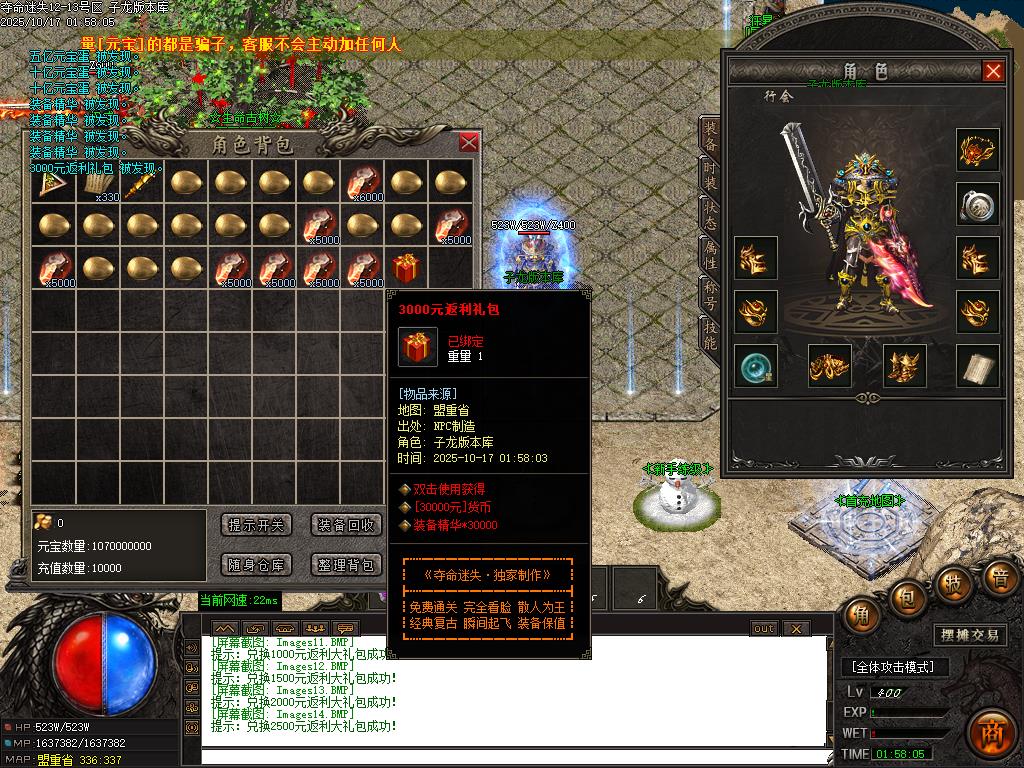Viewport: 1024px width, 768px height.
Task: Toggle the 全体攻击模式 attack mode
Action: pos(893,667)
